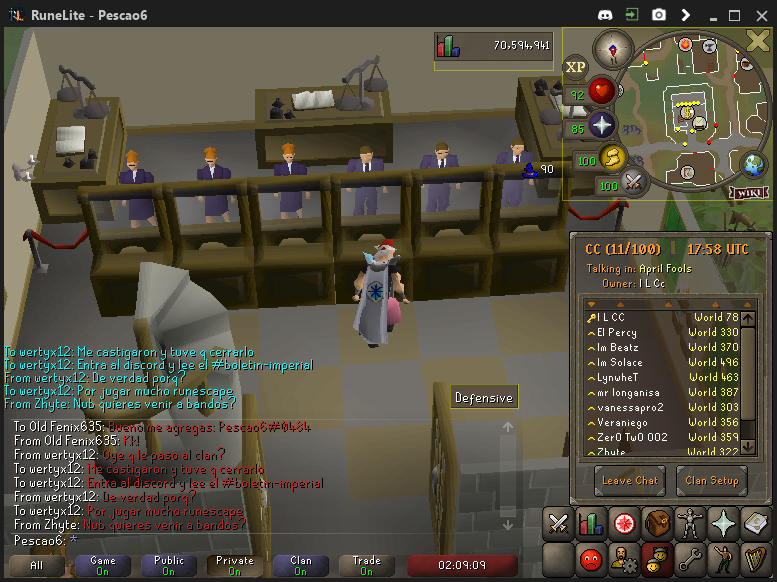
Task: Open the Clan Setup window
Action: point(711,480)
